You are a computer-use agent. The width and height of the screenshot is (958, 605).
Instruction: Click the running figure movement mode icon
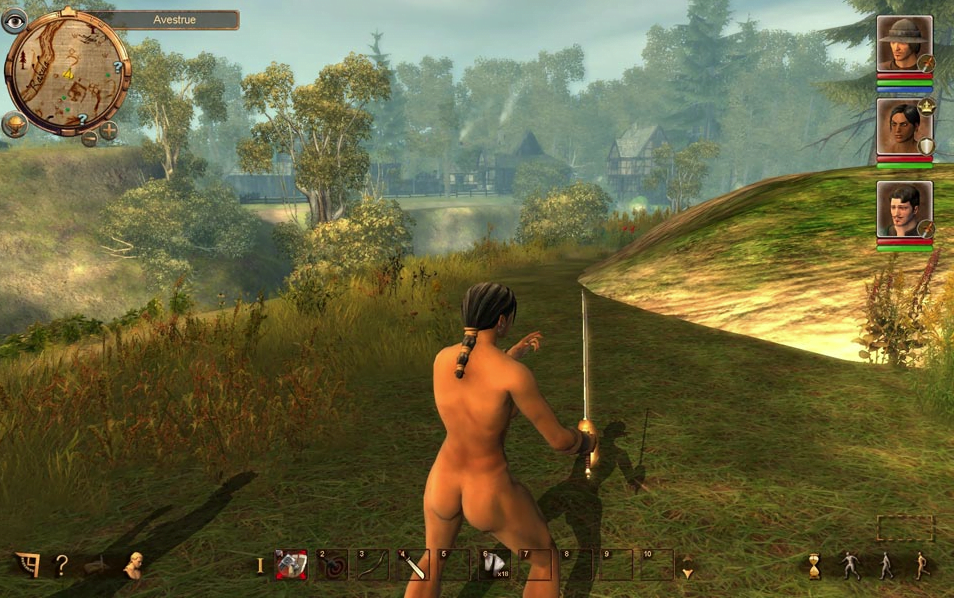tap(922, 566)
